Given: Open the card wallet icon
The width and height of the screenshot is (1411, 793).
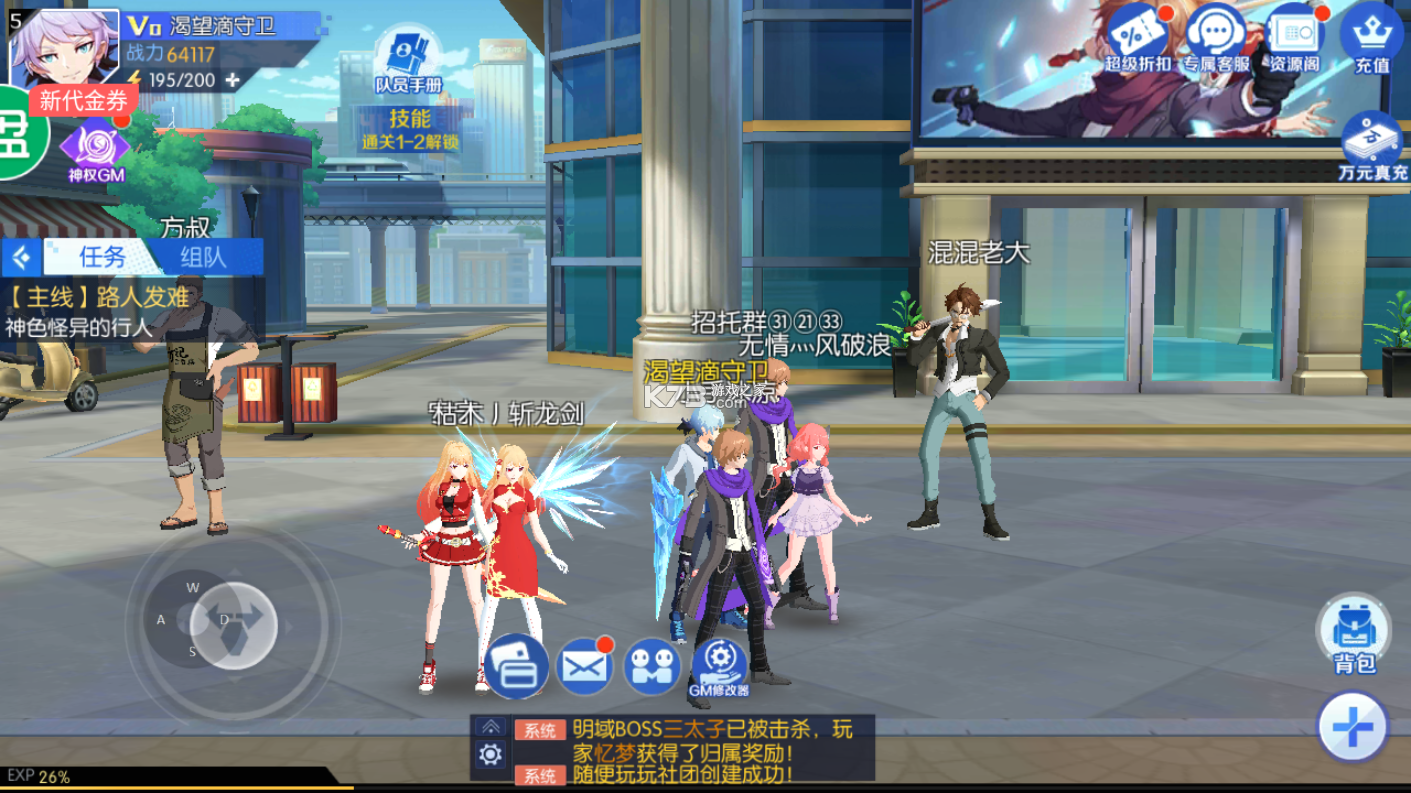Looking at the screenshot, I should pos(516,666).
